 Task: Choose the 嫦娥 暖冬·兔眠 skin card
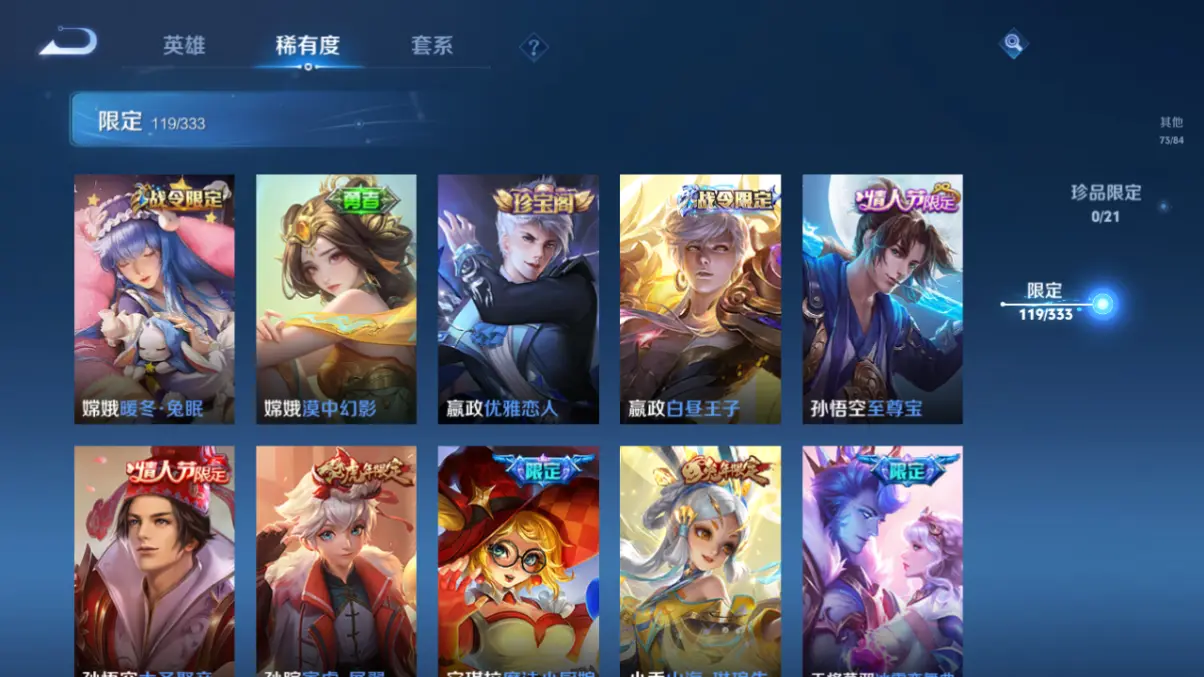coord(154,299)
